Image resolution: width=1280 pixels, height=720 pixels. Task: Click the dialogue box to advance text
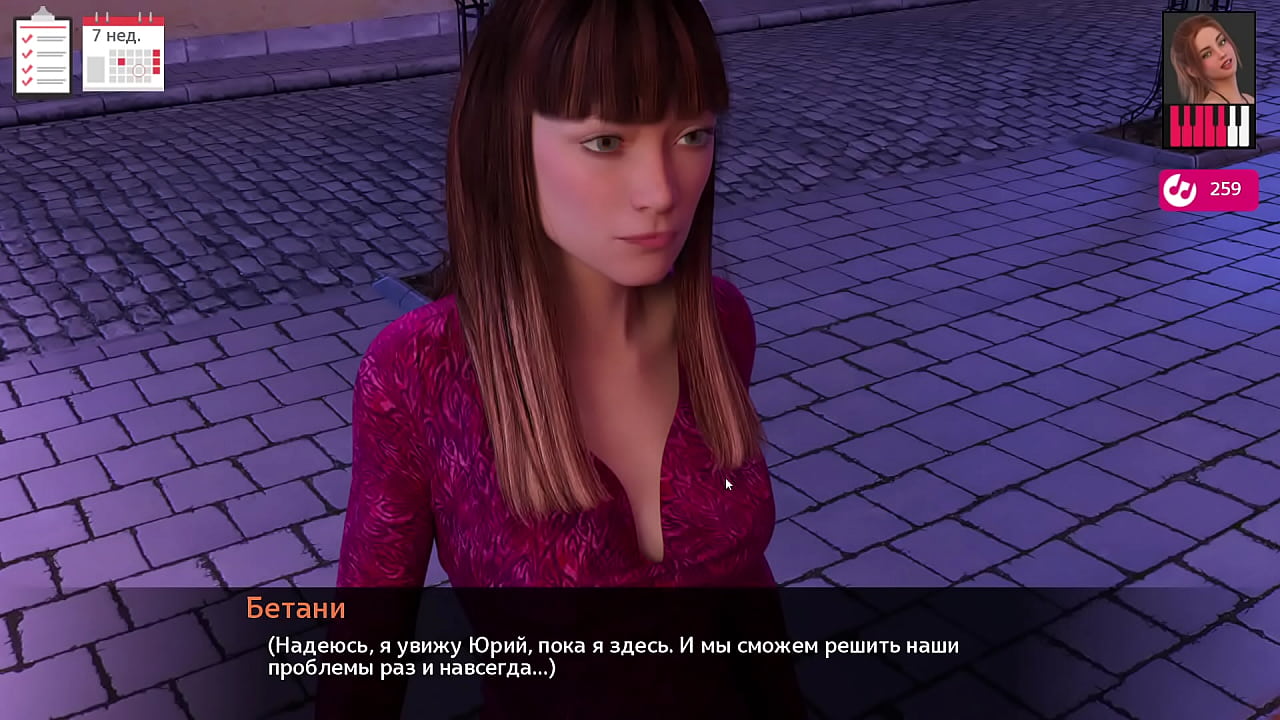coord(640,655)
